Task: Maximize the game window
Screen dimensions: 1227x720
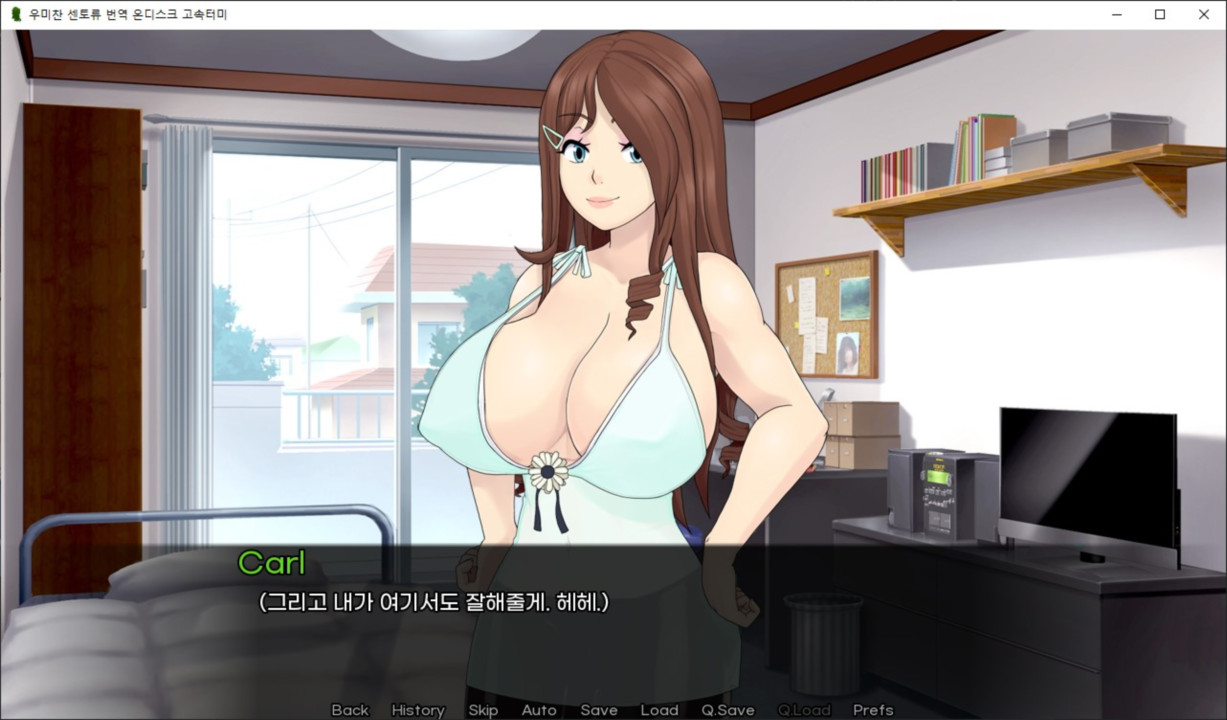Action: tap(1160, 15)
